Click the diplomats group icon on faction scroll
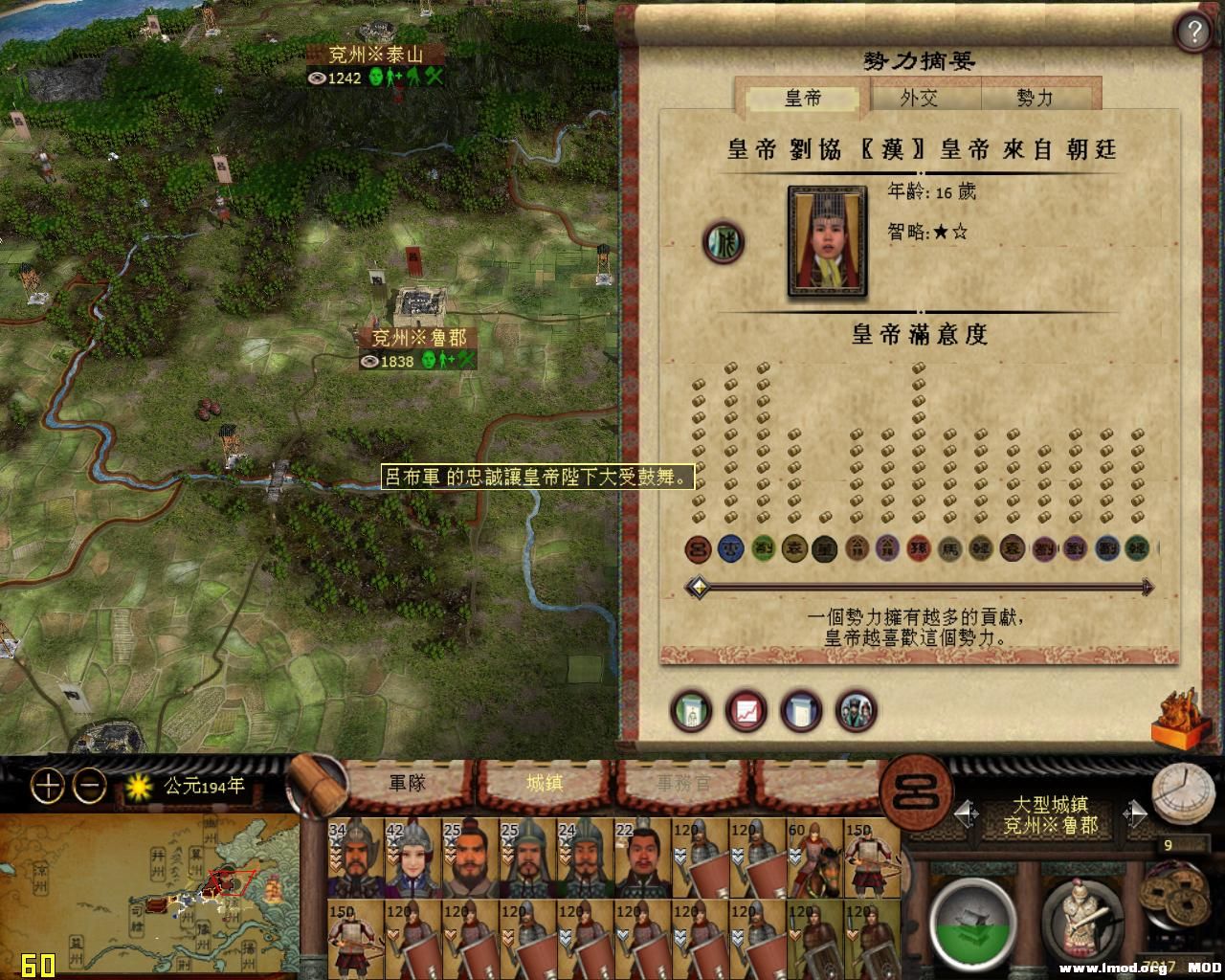Image resolution: width=1225 pixels, height=980 pixels. tap(857, 712)
